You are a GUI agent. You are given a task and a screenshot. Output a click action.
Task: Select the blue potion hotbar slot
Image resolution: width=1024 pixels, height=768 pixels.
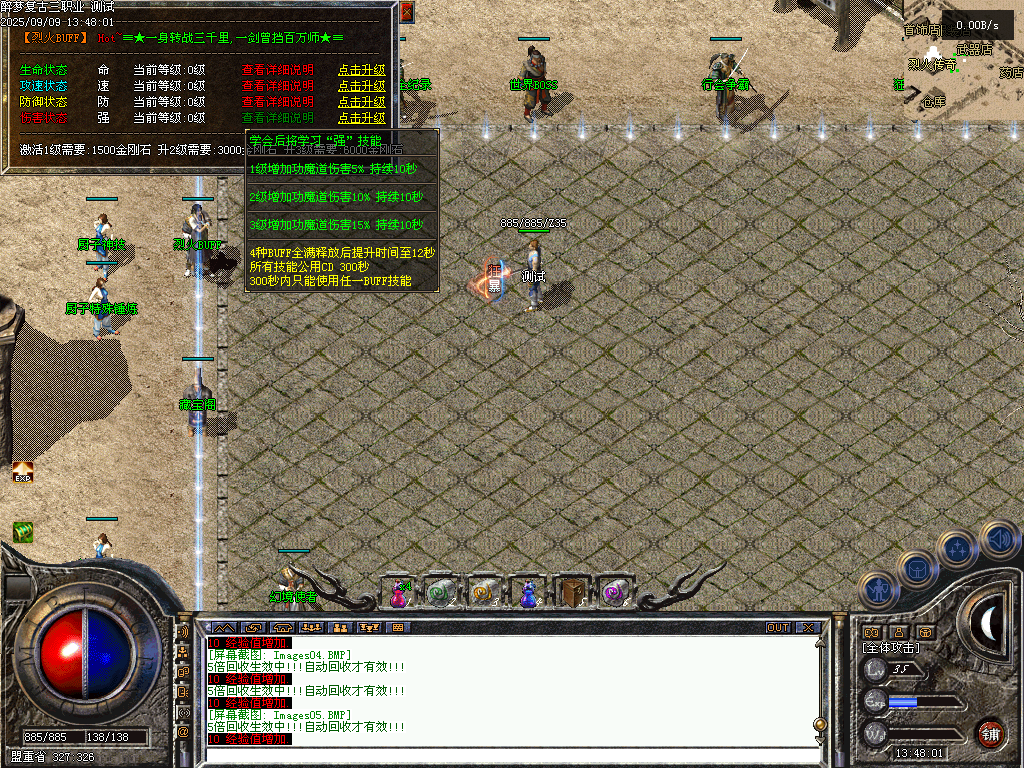(527, 593)
